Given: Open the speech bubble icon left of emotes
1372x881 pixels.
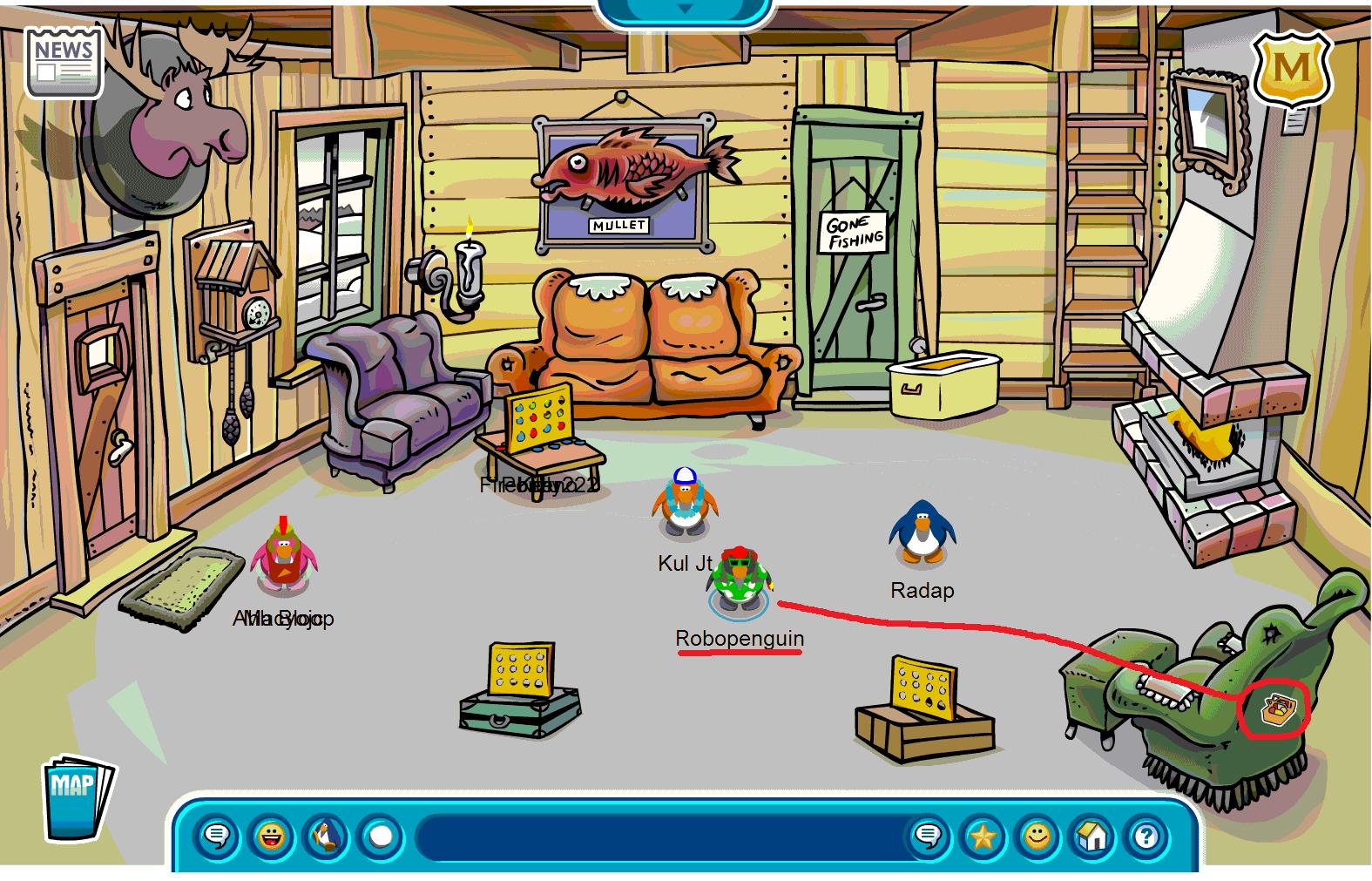Looking at the screenshot, I should 216,837.
